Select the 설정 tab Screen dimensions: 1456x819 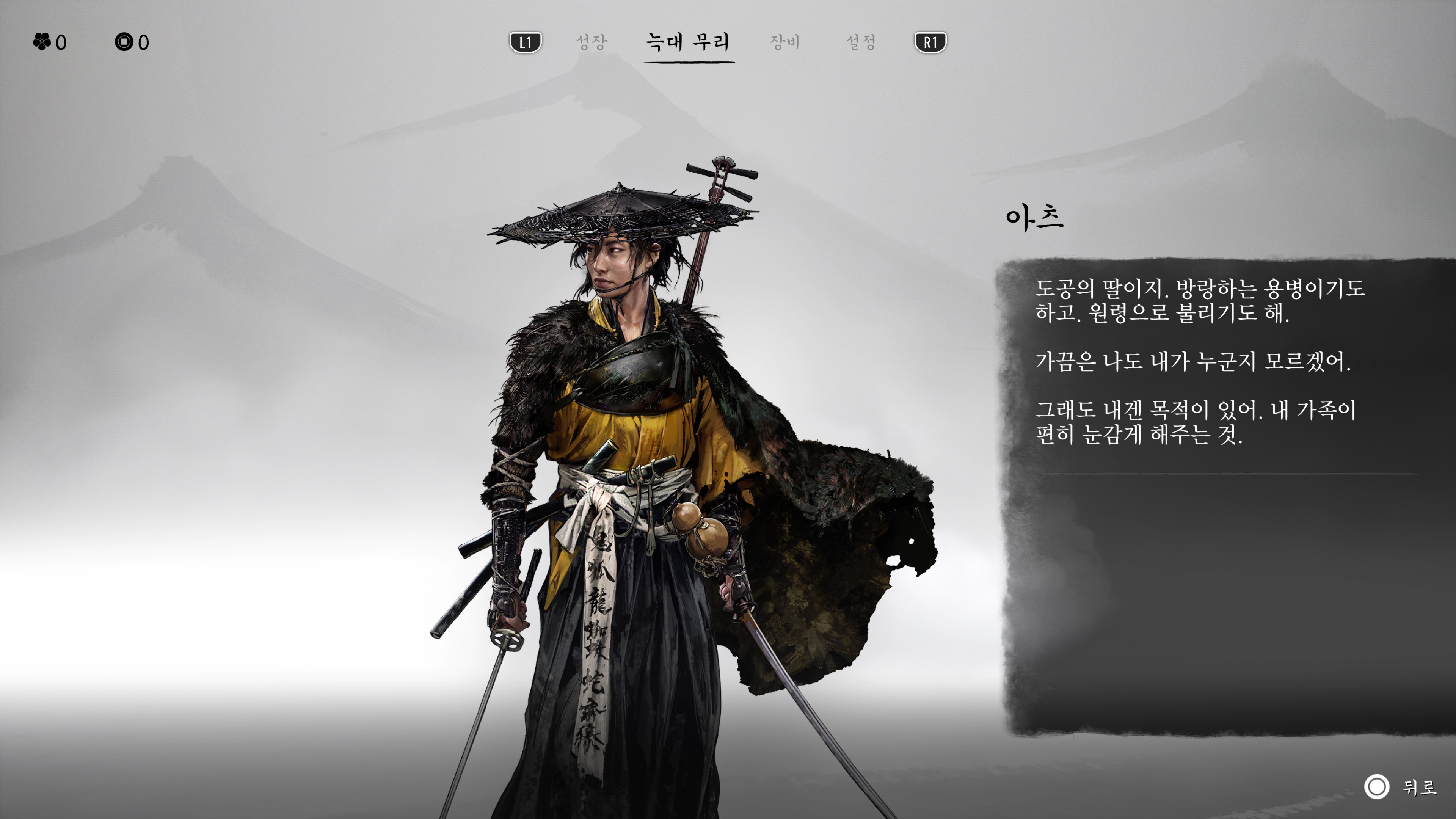(863, 41)
